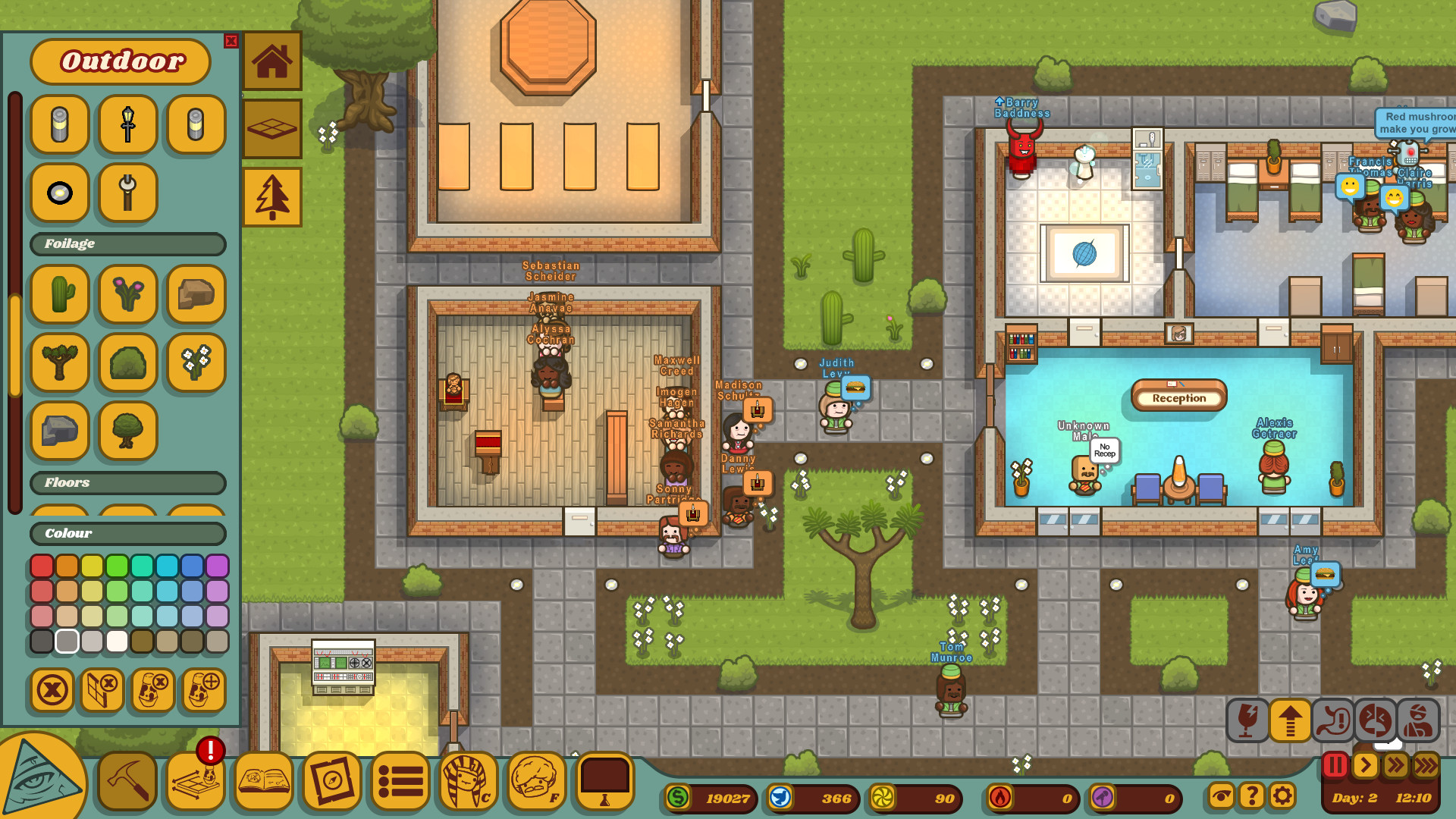Expand the Colour section
The image size is (1456, 819).
(x=127, y=534)
